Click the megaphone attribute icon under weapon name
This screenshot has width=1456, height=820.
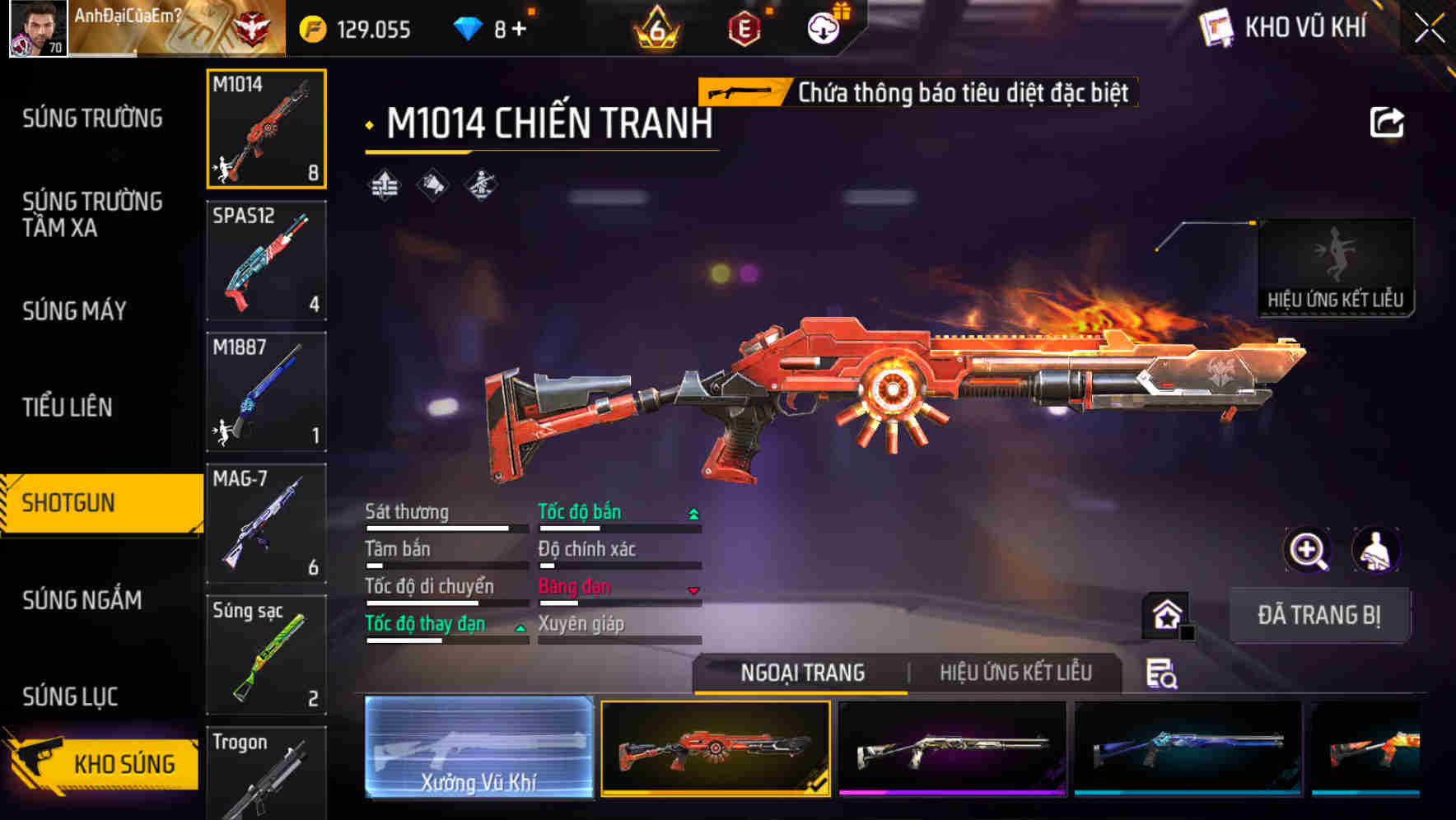tap(430, 186)
